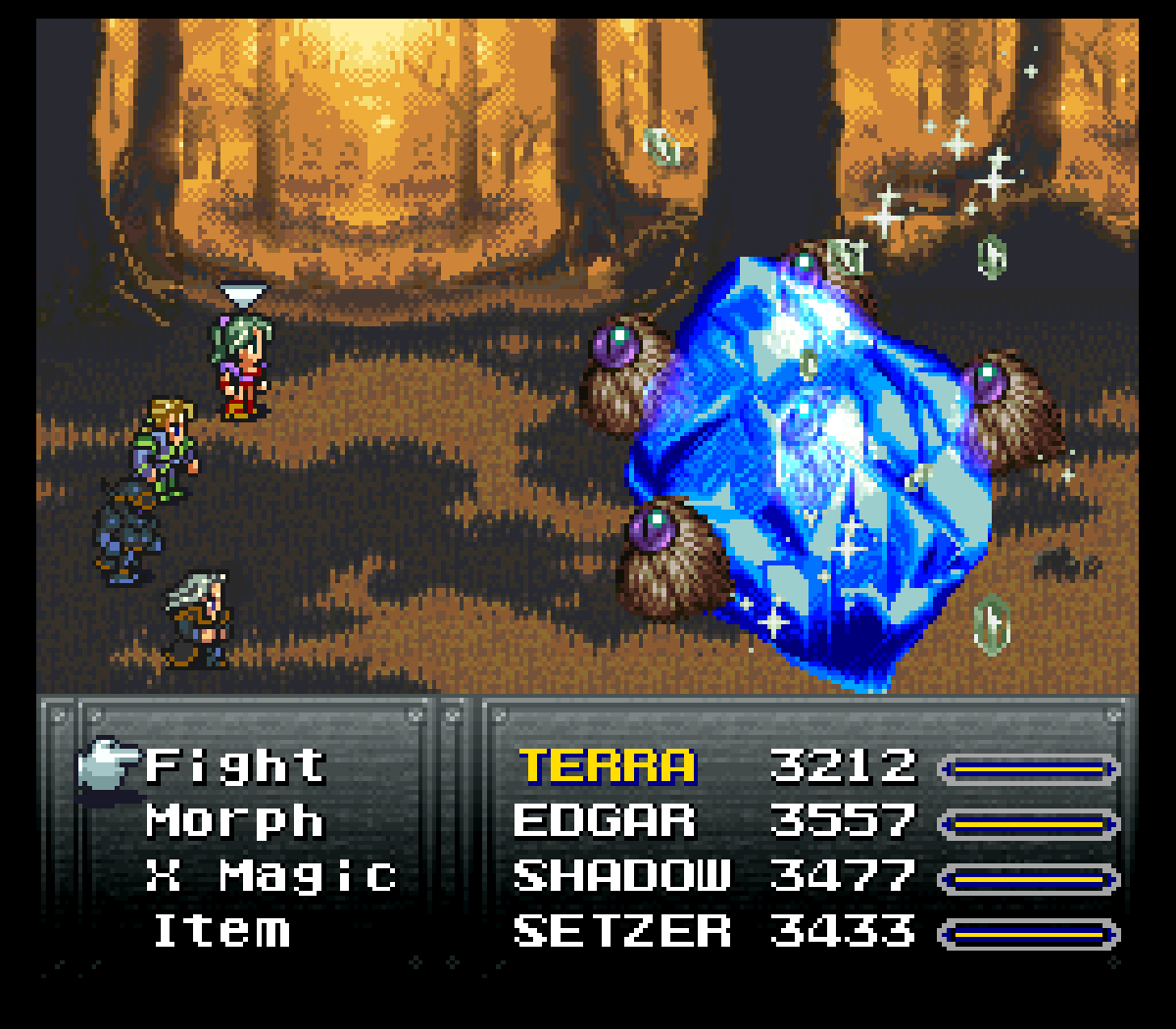Viewport: 1176px width, 1029px height.
Task: Choose SETZER in the party list
Action: coord(622,931)
